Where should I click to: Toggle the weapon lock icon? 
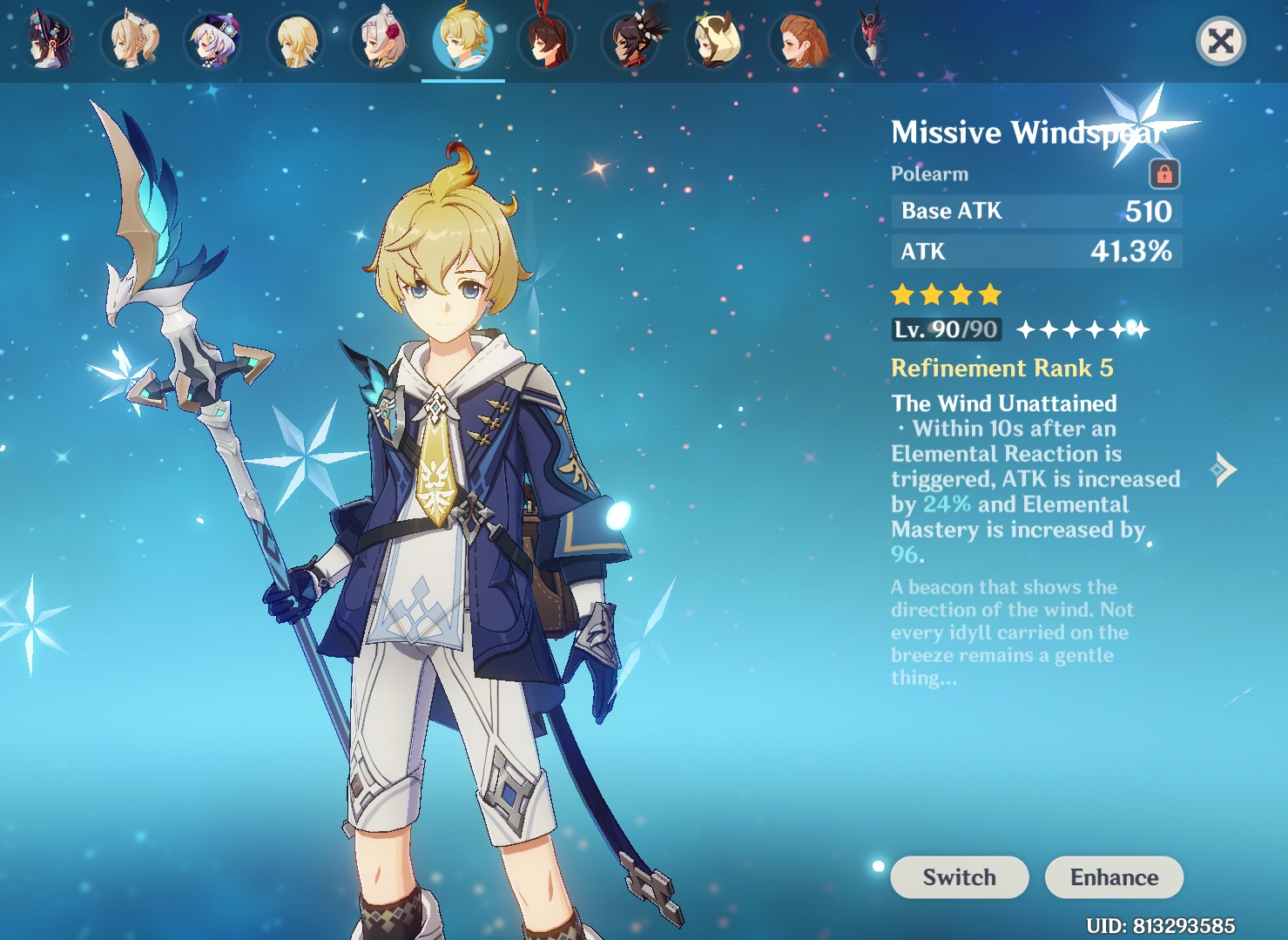1164,174
